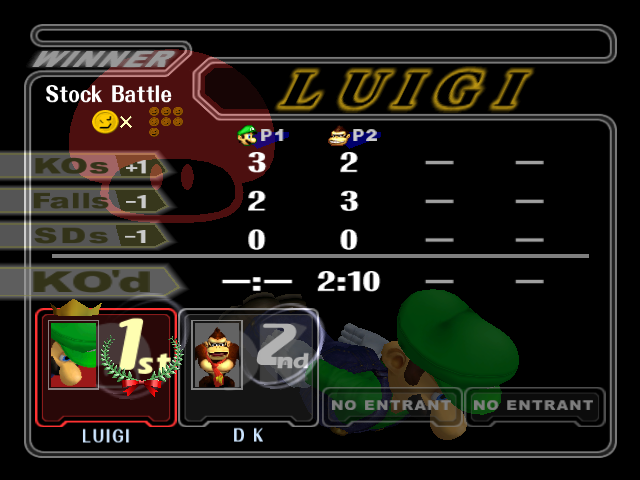Click the P1 Luigi column header
Viewport: 640px width, 480px height.
pyautogui.click(x=261, y=136)
